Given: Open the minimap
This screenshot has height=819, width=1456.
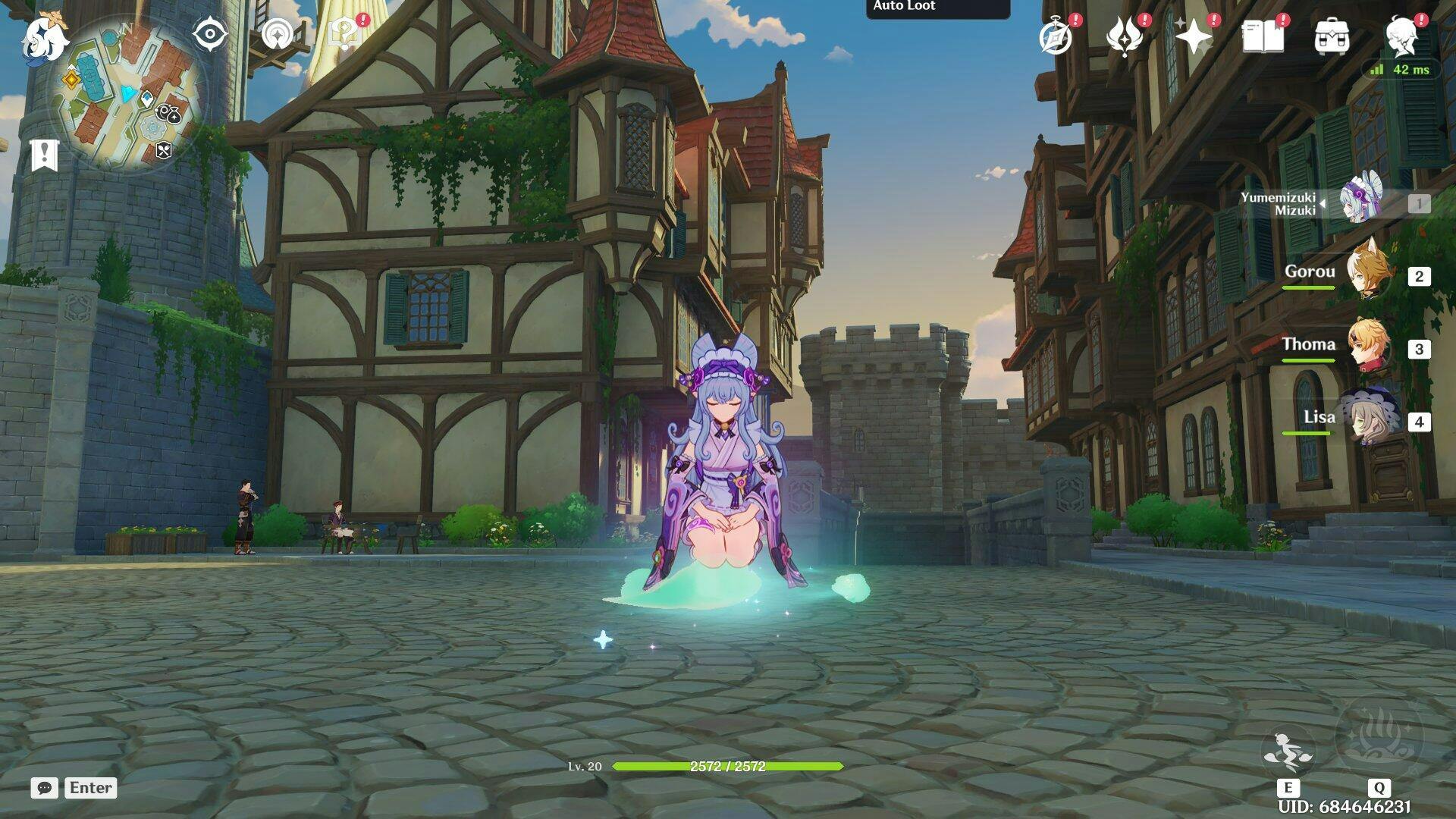Looking at the screenshot, I should coord(127,95).
